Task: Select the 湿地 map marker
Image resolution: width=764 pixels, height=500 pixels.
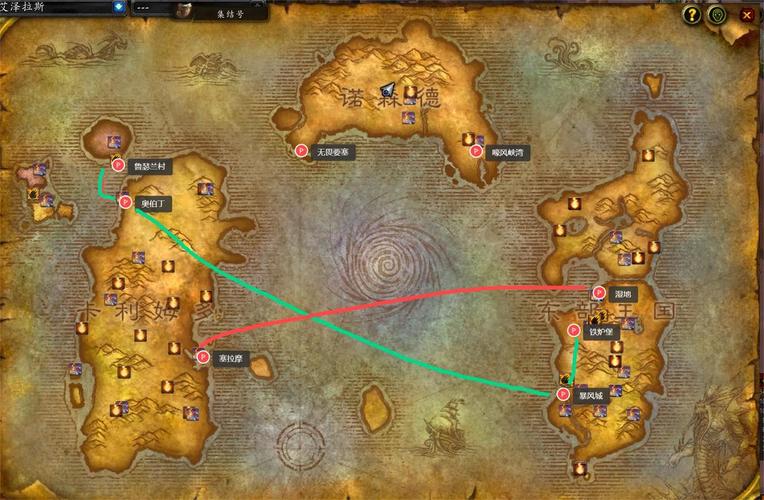Action: [599, 293]
